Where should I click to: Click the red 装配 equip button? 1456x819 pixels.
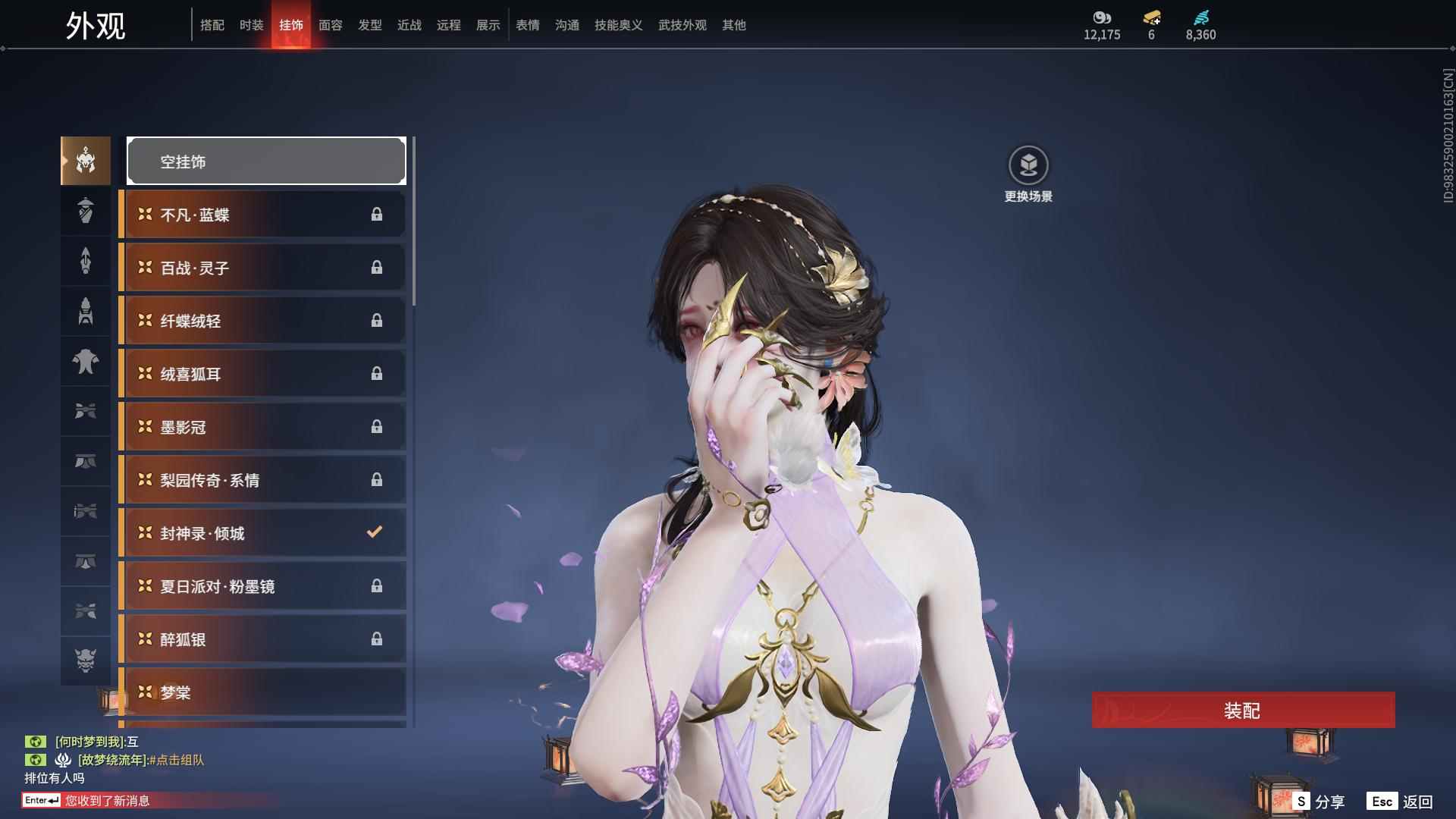(x=1242, y=710)
